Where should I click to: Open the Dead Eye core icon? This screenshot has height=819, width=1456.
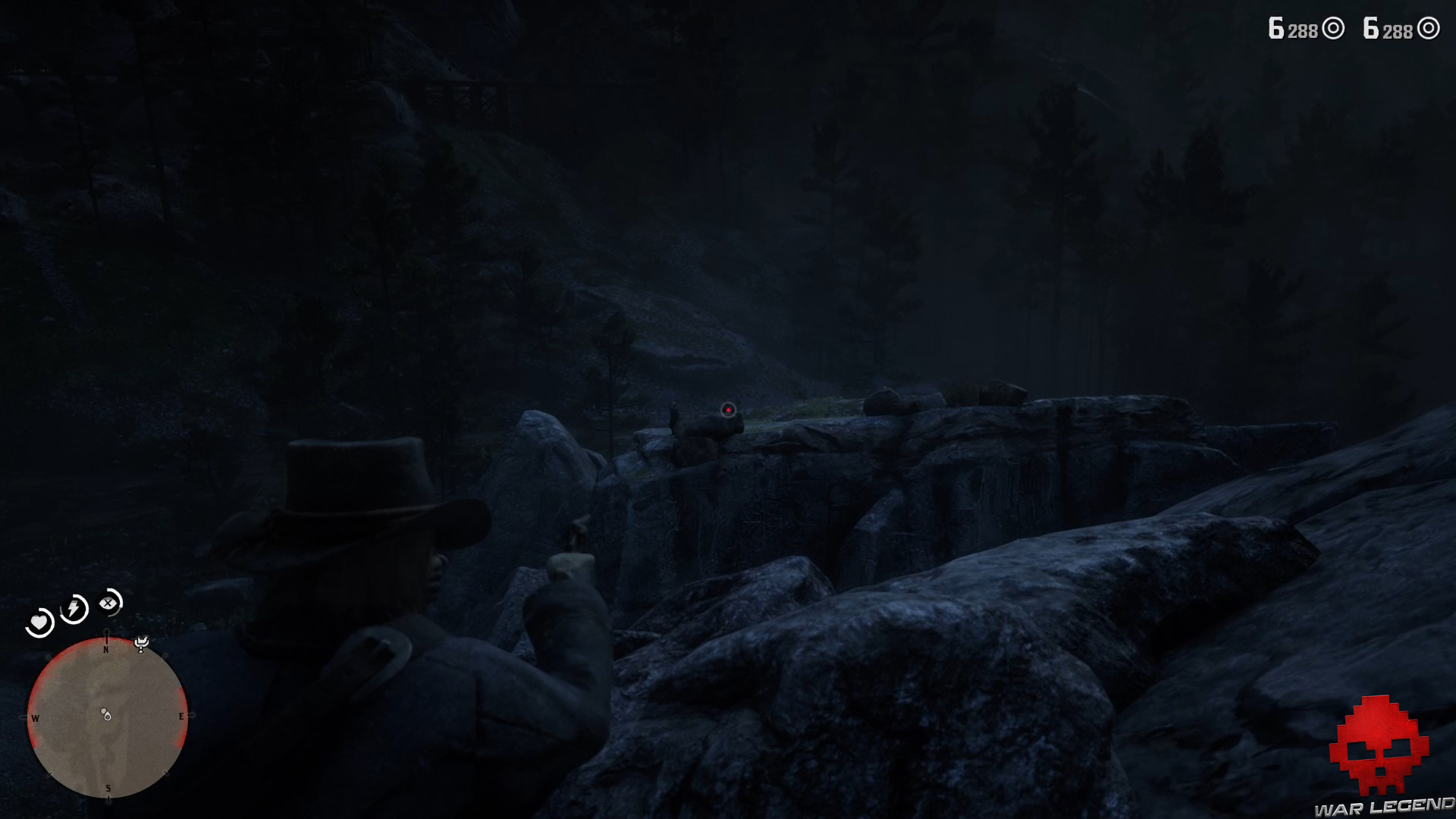point(108,603)
